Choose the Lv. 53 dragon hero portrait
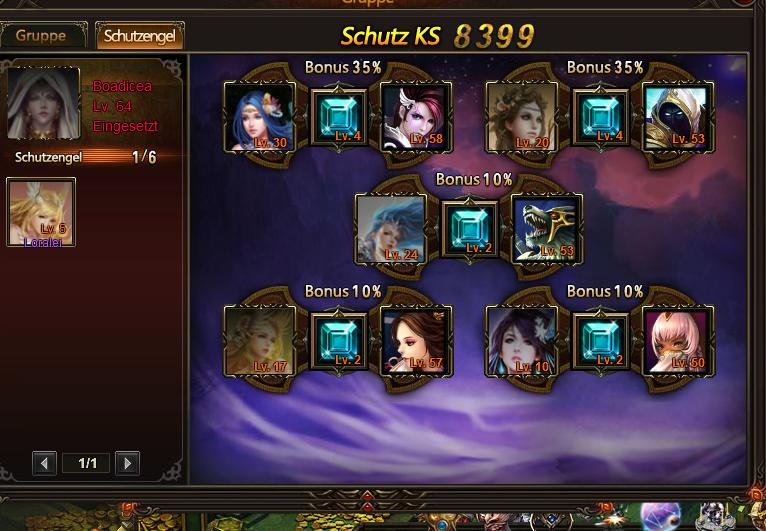Screen dimensions: 766x531 coord(547,229)
